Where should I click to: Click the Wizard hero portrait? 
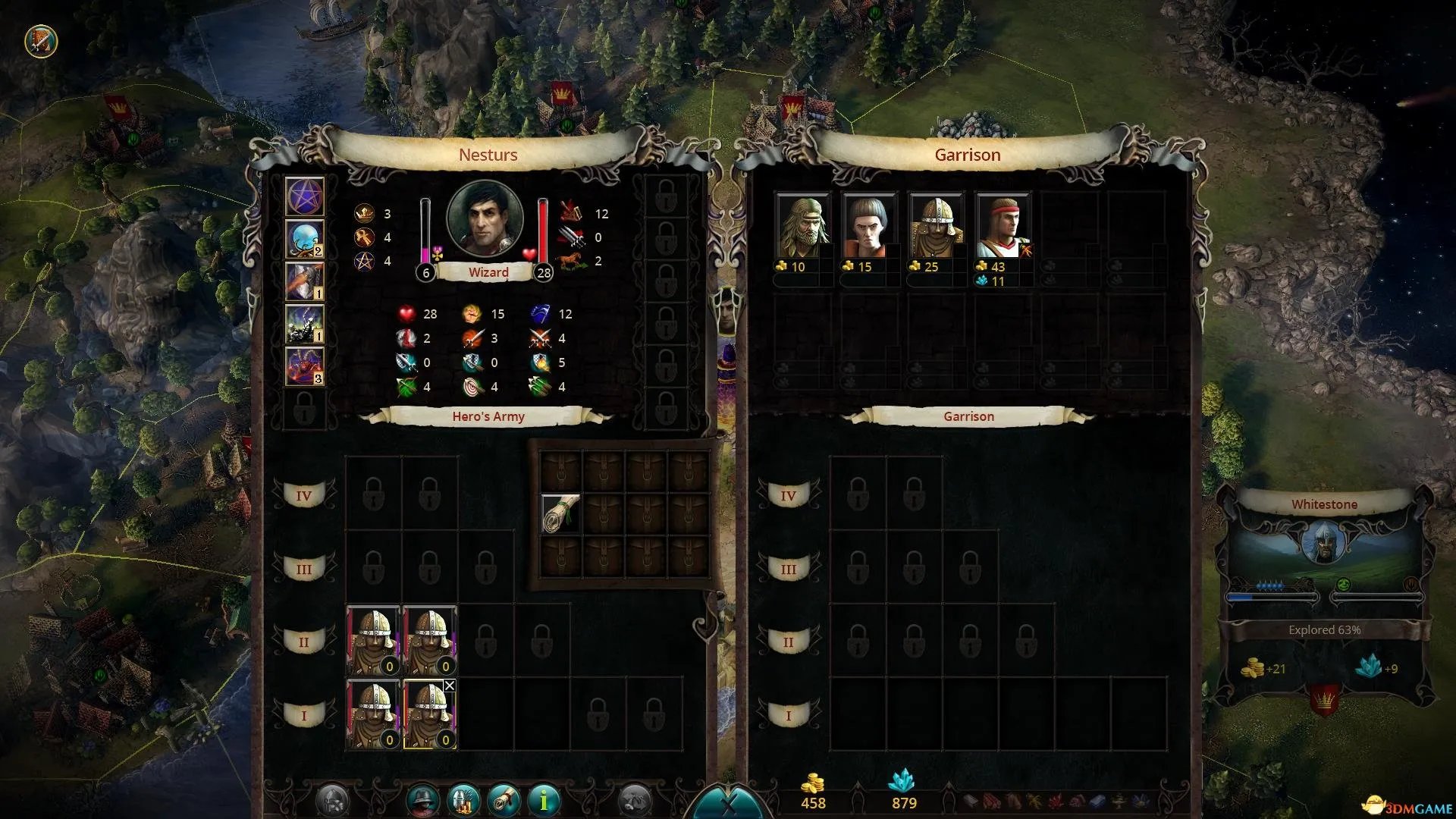(x=485, y=220)
